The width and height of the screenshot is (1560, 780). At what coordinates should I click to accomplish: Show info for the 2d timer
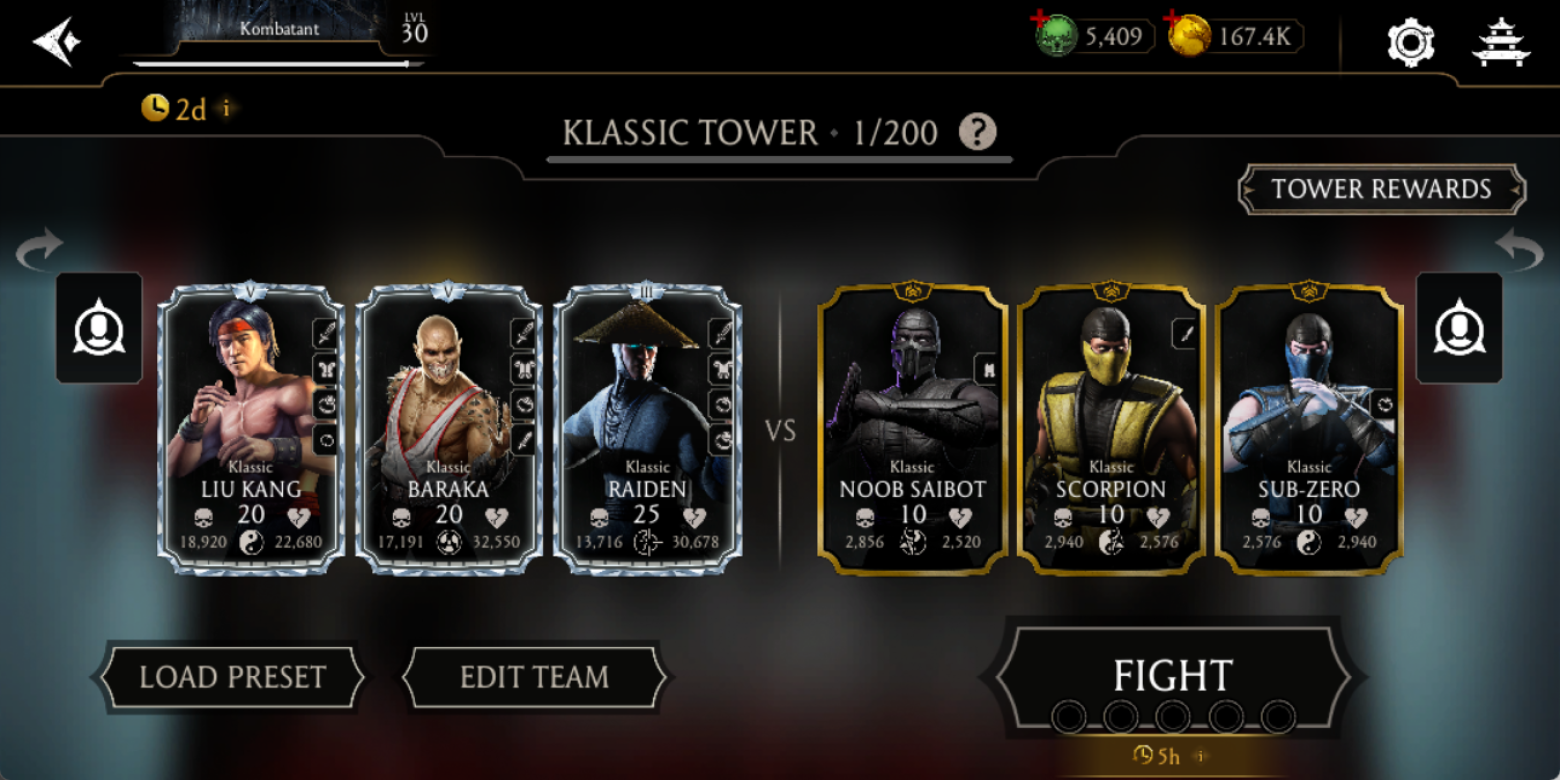click(227, 108)
